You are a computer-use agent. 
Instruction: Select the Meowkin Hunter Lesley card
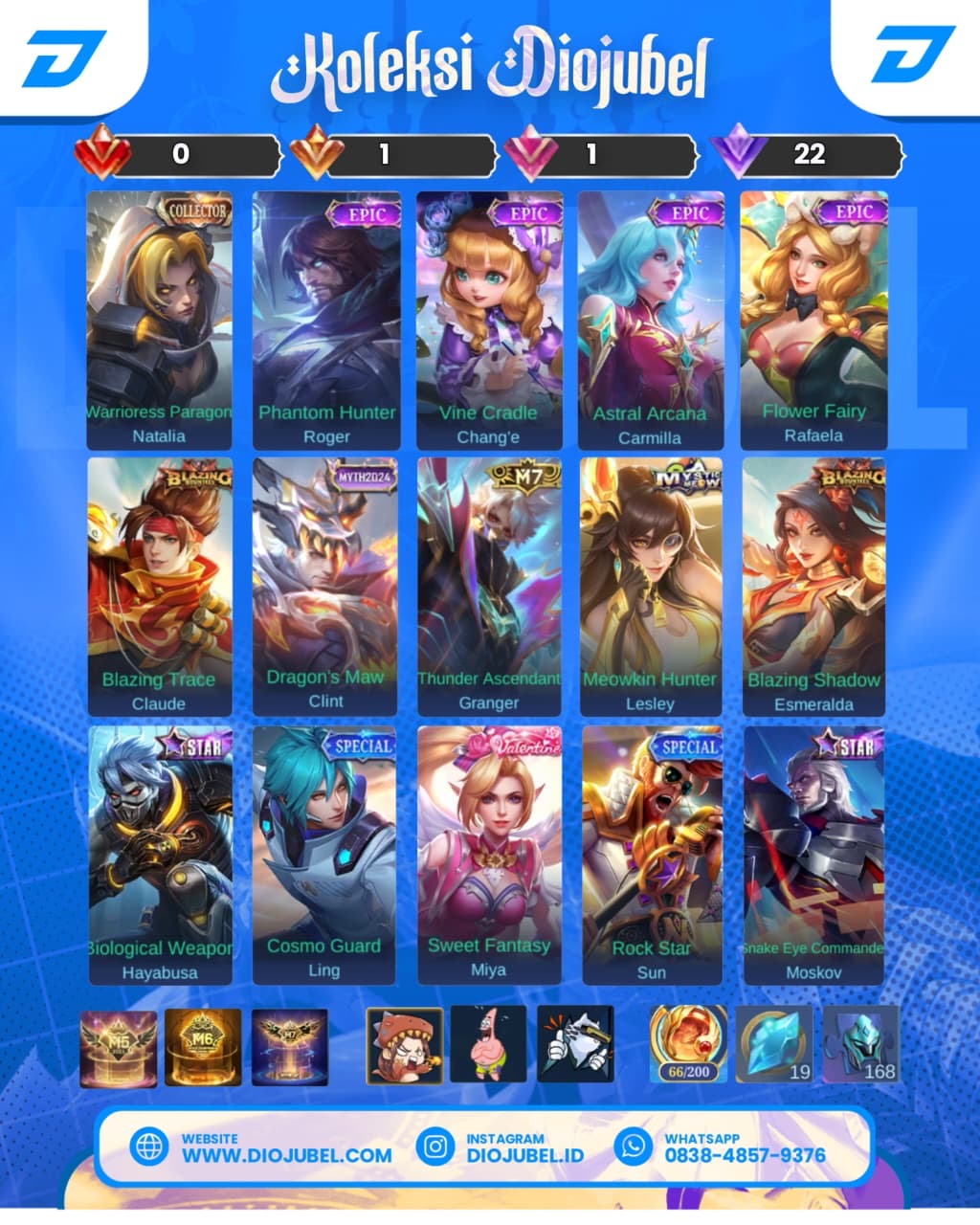click(x=651, y=587)
